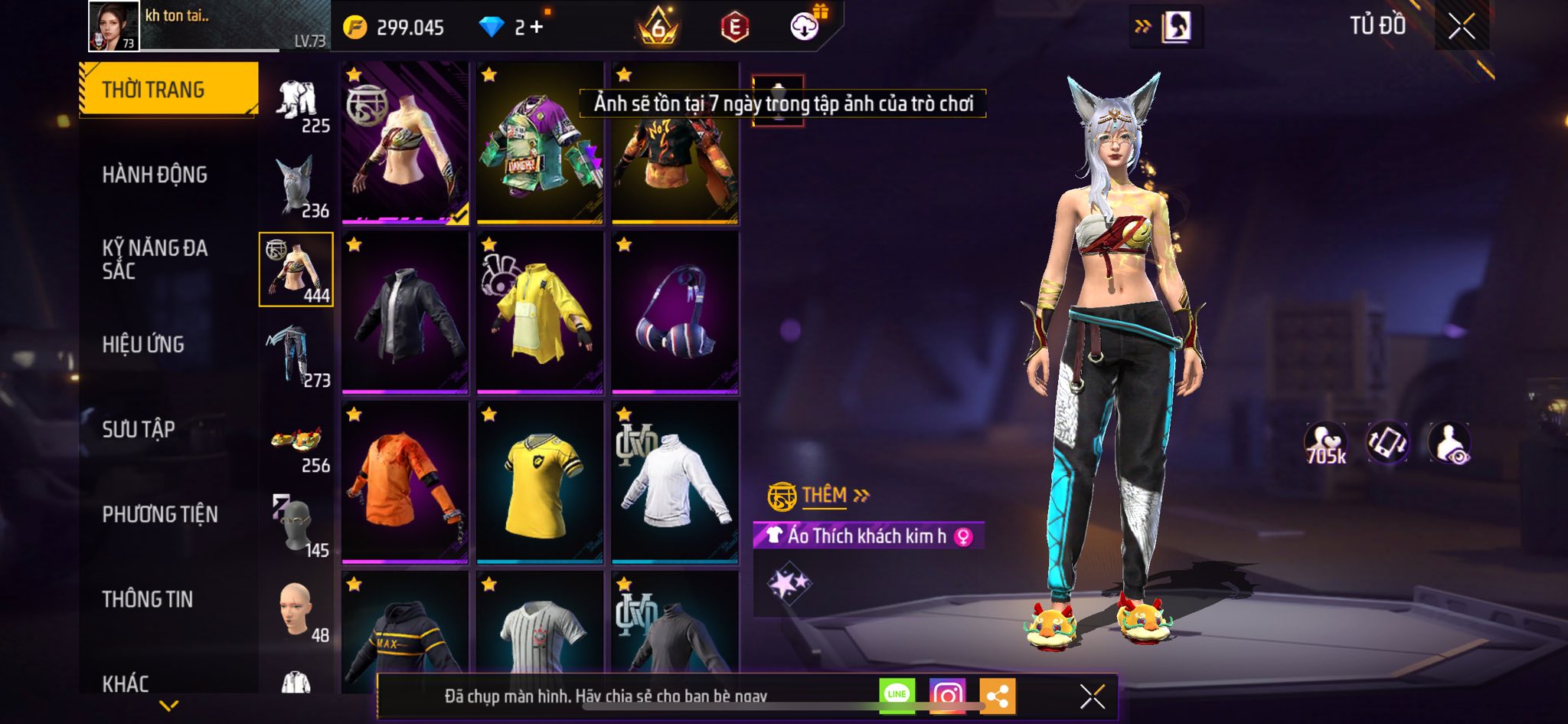The image size is (1568, 724).
Task: Go to the Phương Tiện section
Action: 160,514
